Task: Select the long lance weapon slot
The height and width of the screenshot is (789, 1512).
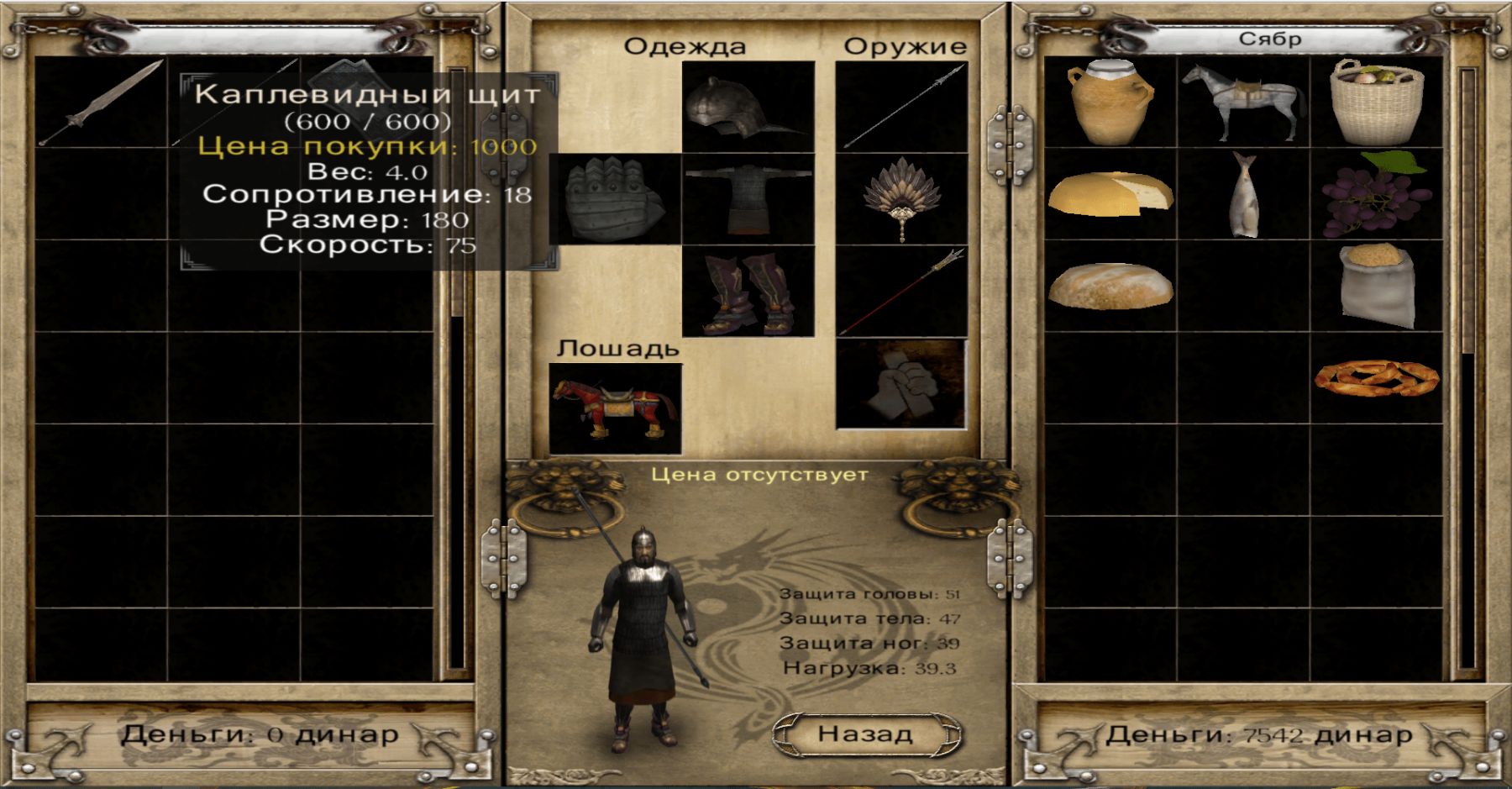Action: [901, 107]
